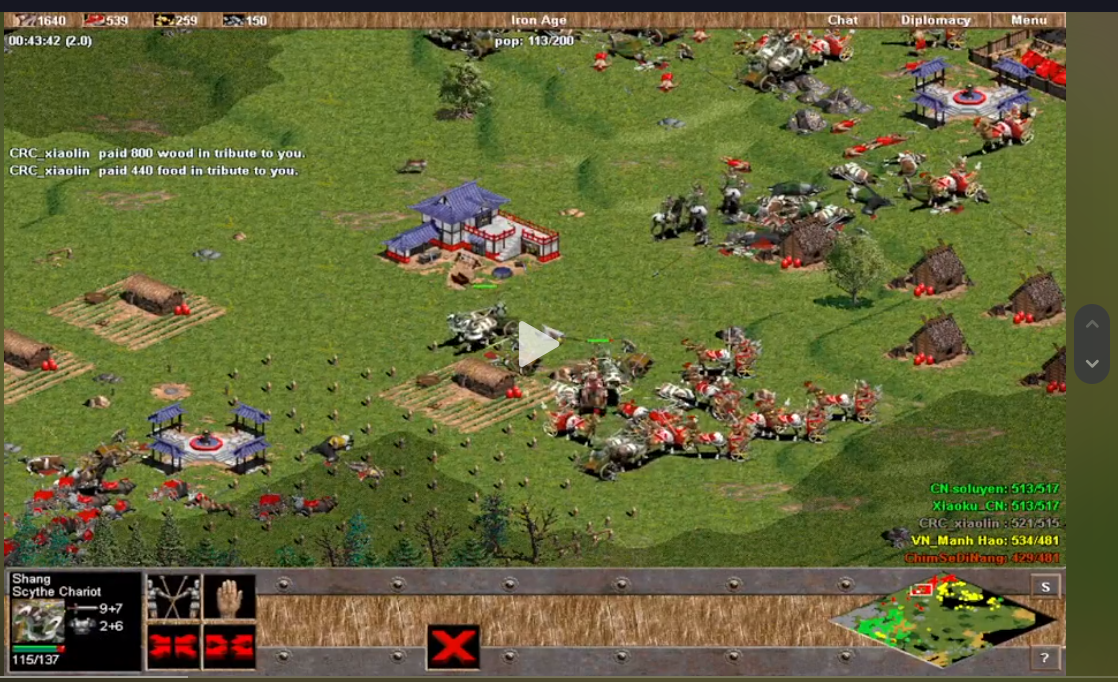Toggle the S score button

[x=1045, y=587]
